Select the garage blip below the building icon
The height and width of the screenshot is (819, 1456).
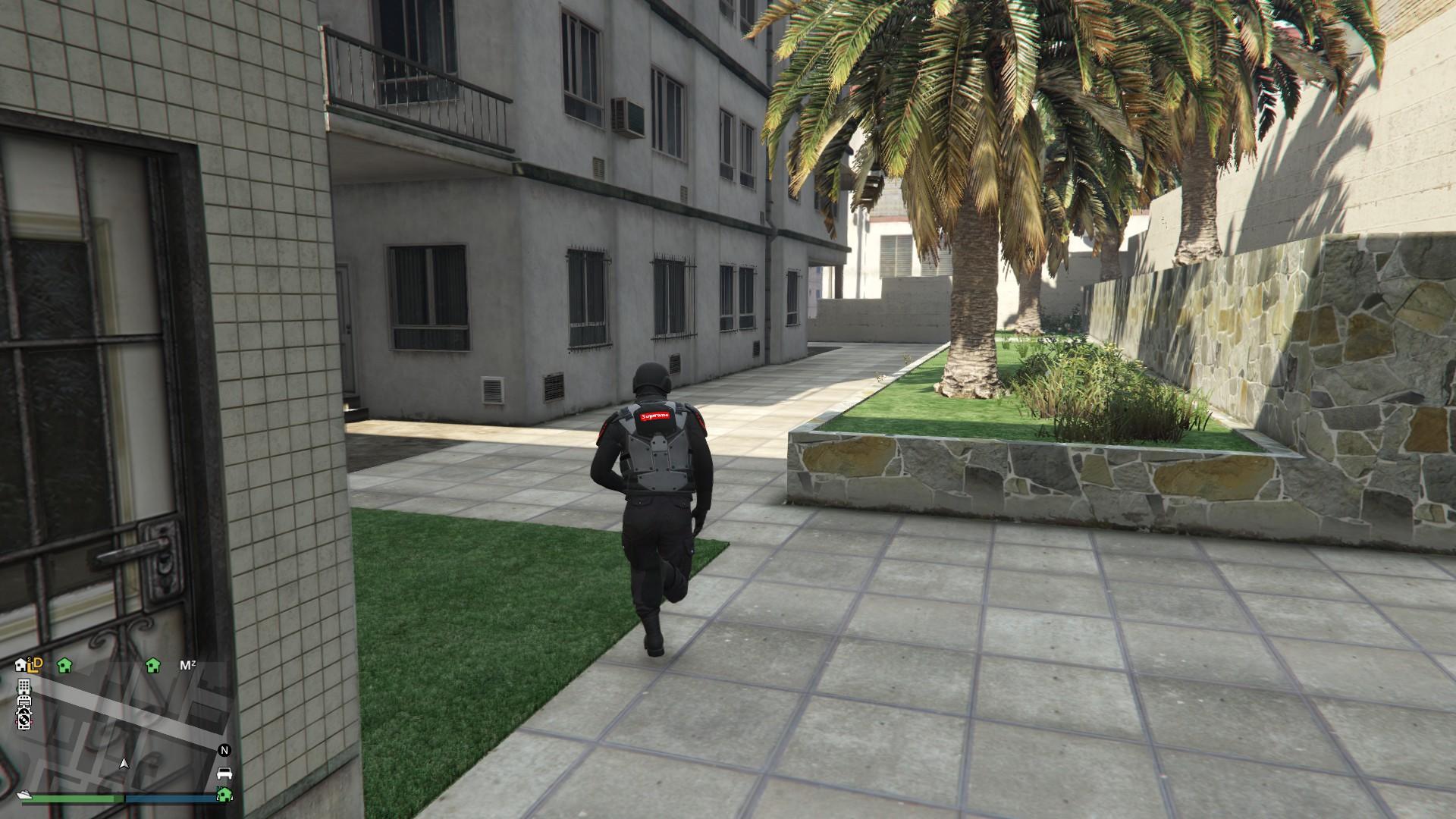pyautogui.click(x=25, y=701)
